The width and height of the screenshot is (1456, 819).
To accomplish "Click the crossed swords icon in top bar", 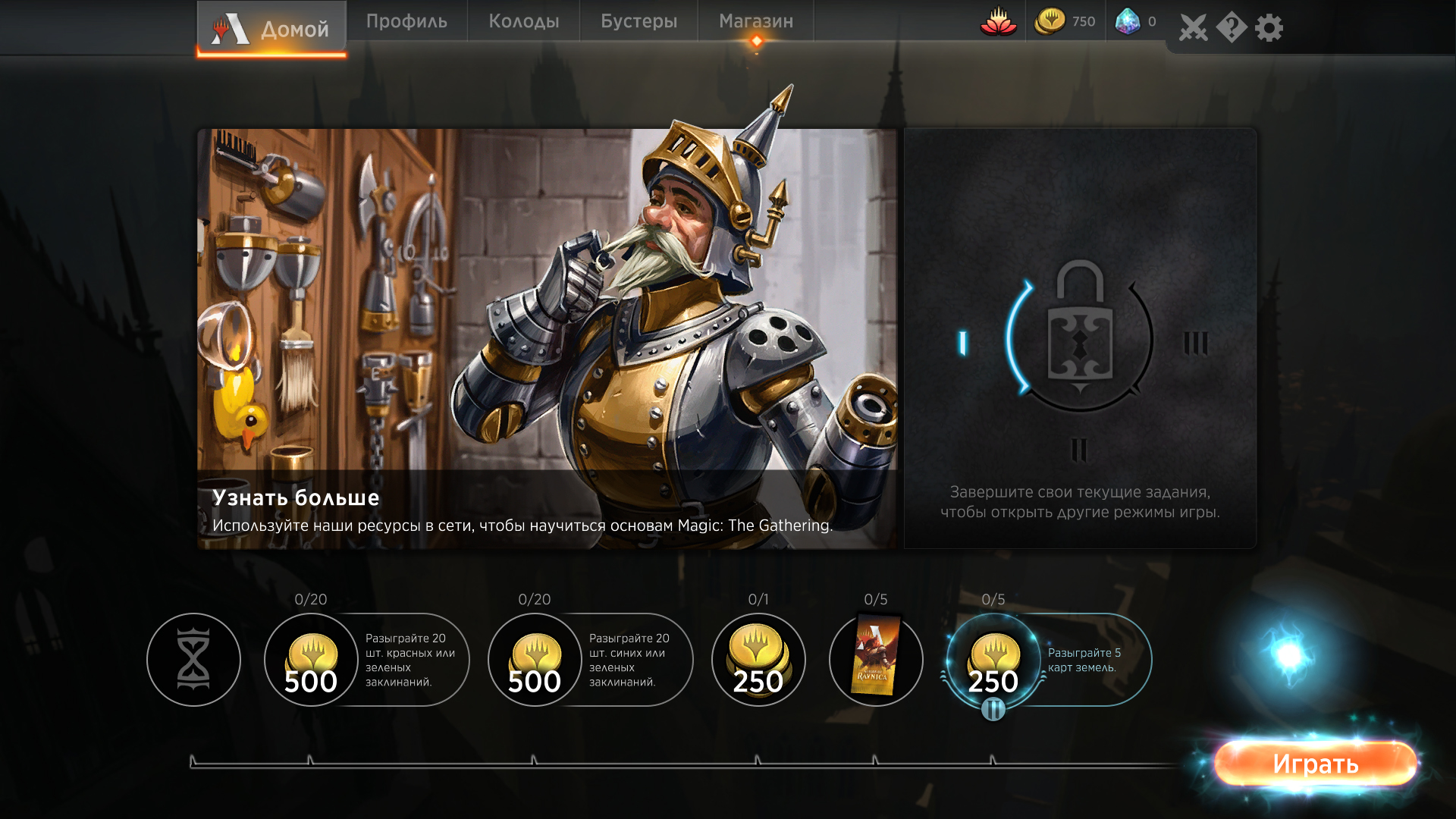I will pyautogui.click(x=1193, y=27).
